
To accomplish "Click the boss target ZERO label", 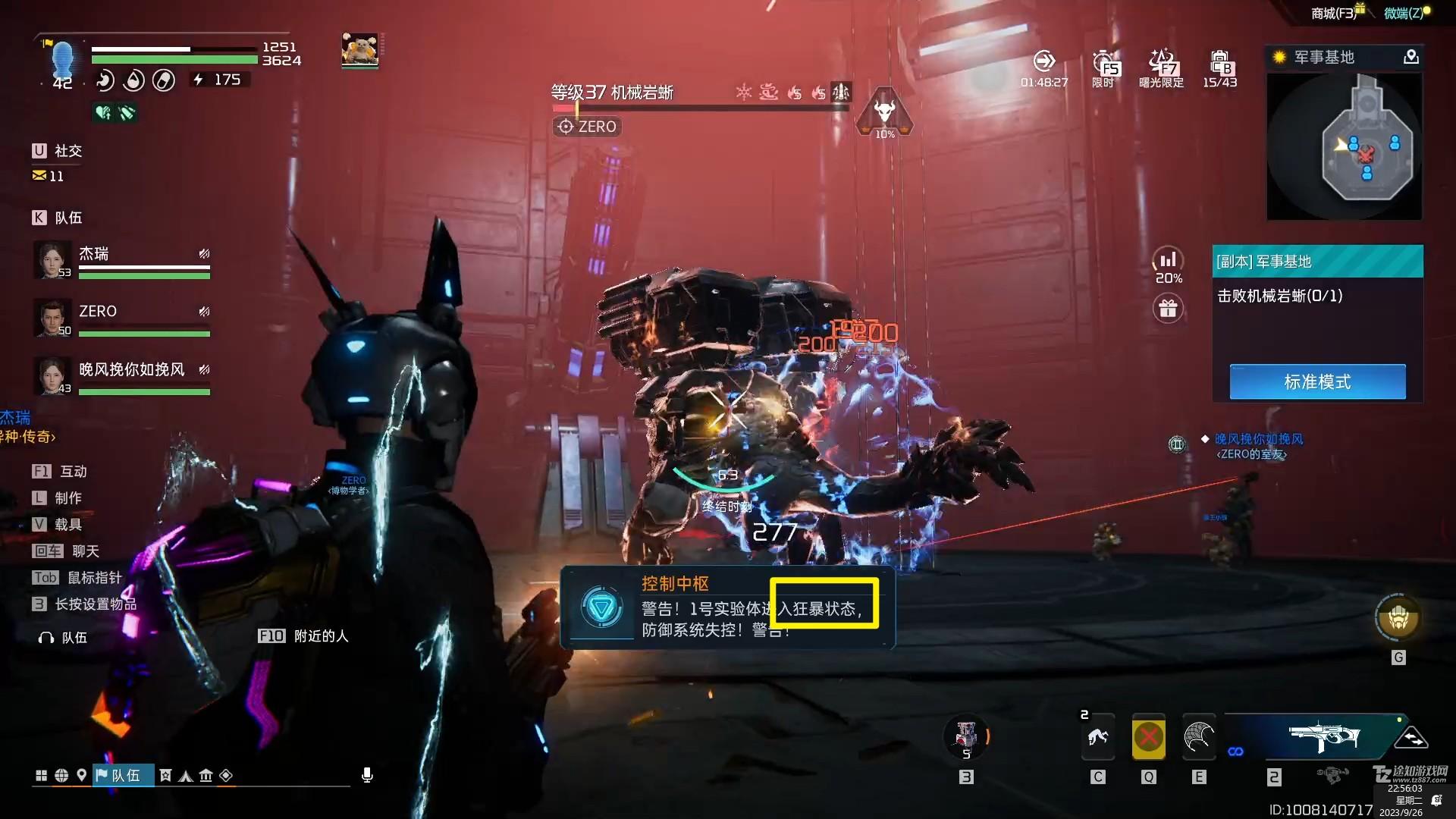I will 588,127.
